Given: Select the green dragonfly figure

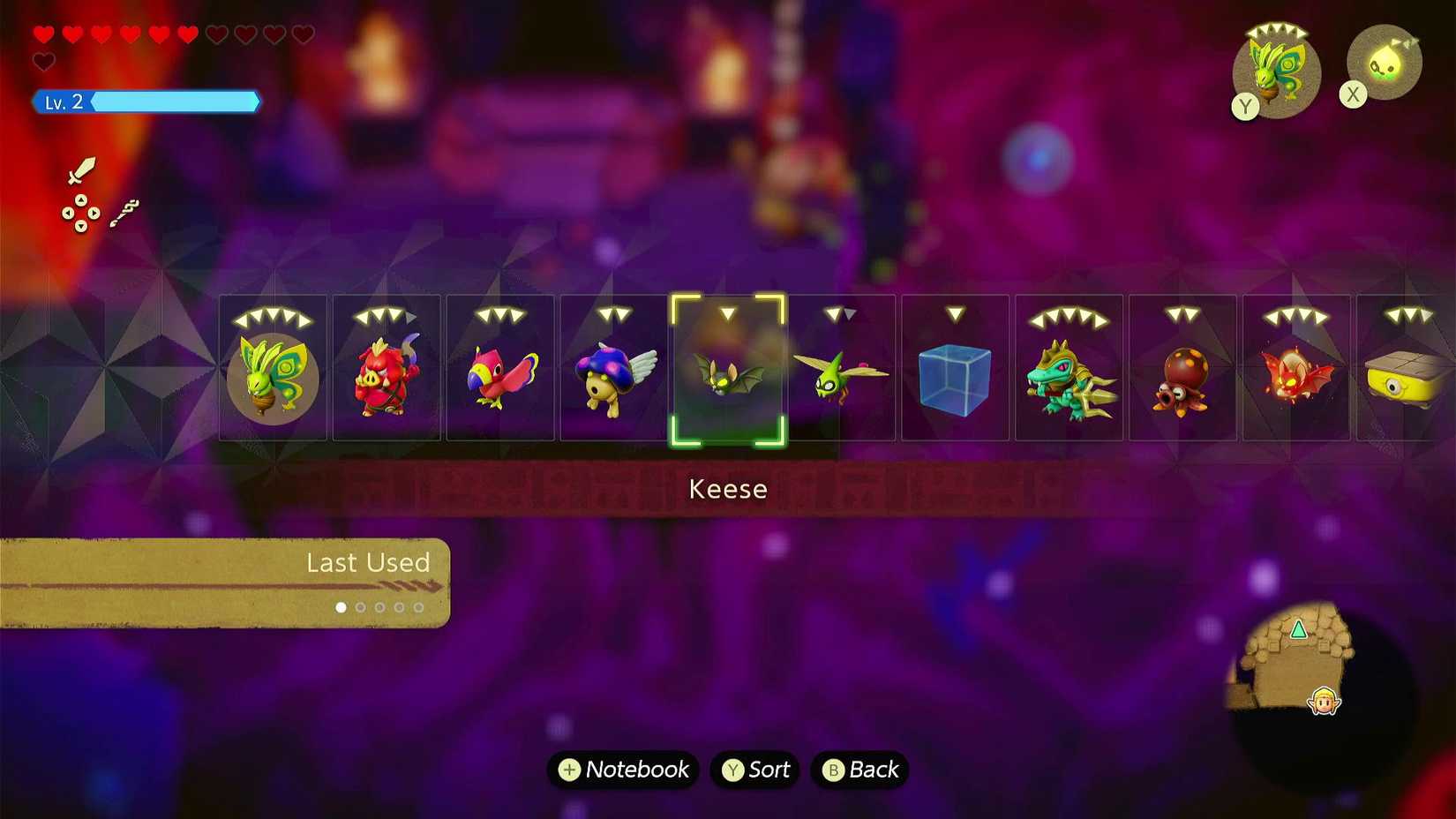Looking at the screenshot, I should (842, 371).
